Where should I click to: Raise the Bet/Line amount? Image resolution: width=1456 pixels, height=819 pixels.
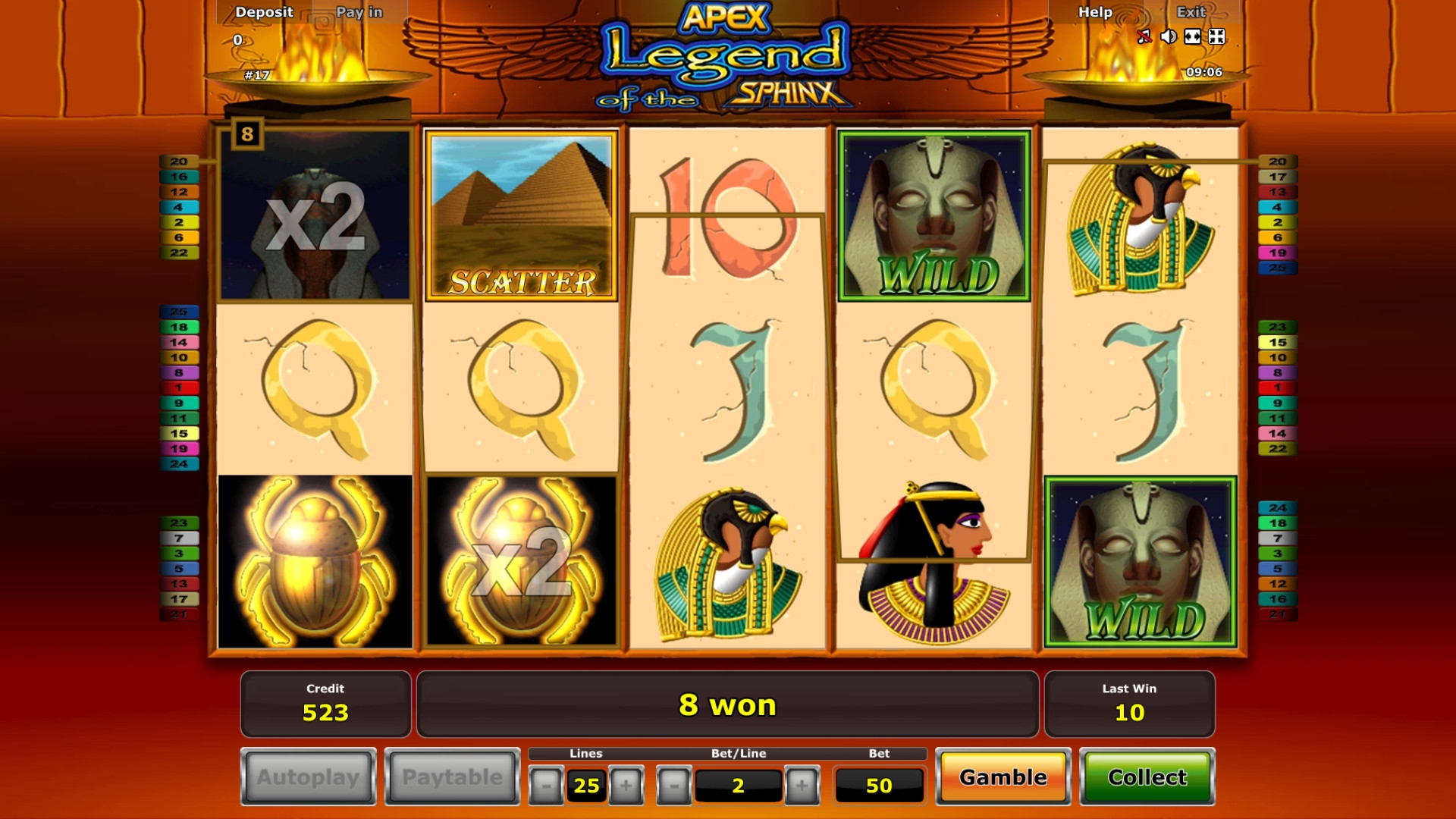pyautogui.click(x=802, y=786)
